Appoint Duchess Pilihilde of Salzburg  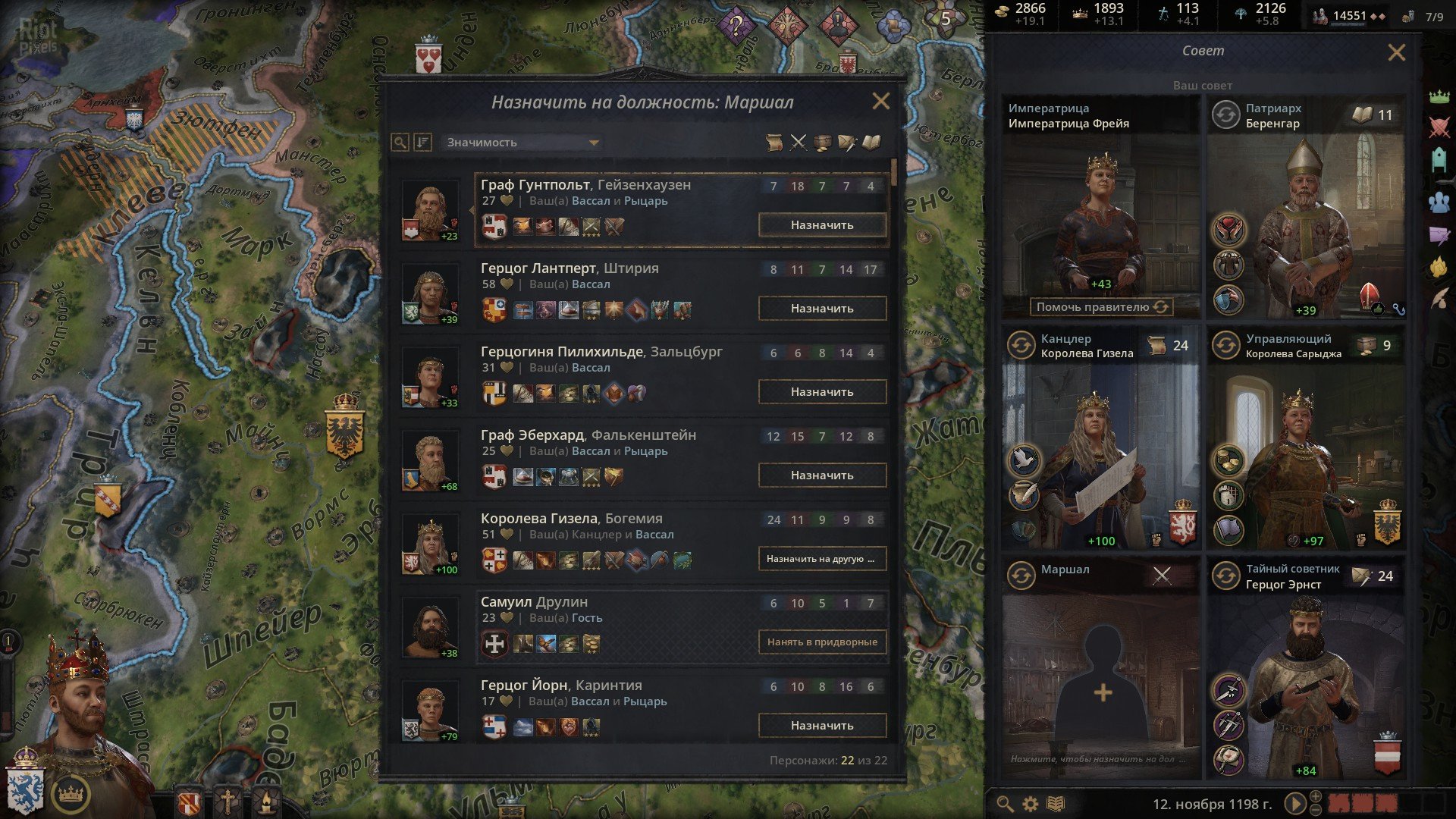(x=822, y=392)
